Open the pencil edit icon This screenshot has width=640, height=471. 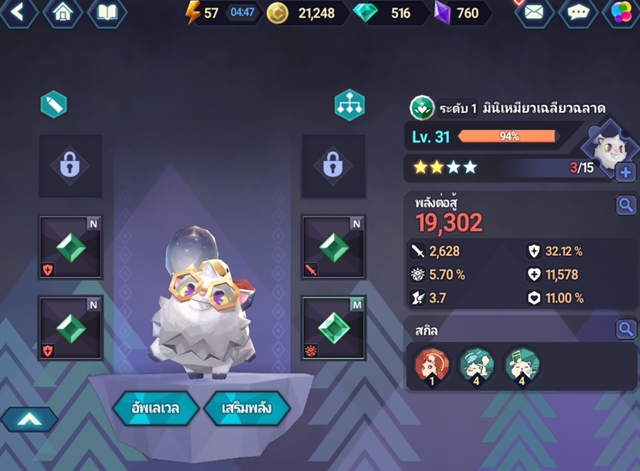click(x=52, y=104)
